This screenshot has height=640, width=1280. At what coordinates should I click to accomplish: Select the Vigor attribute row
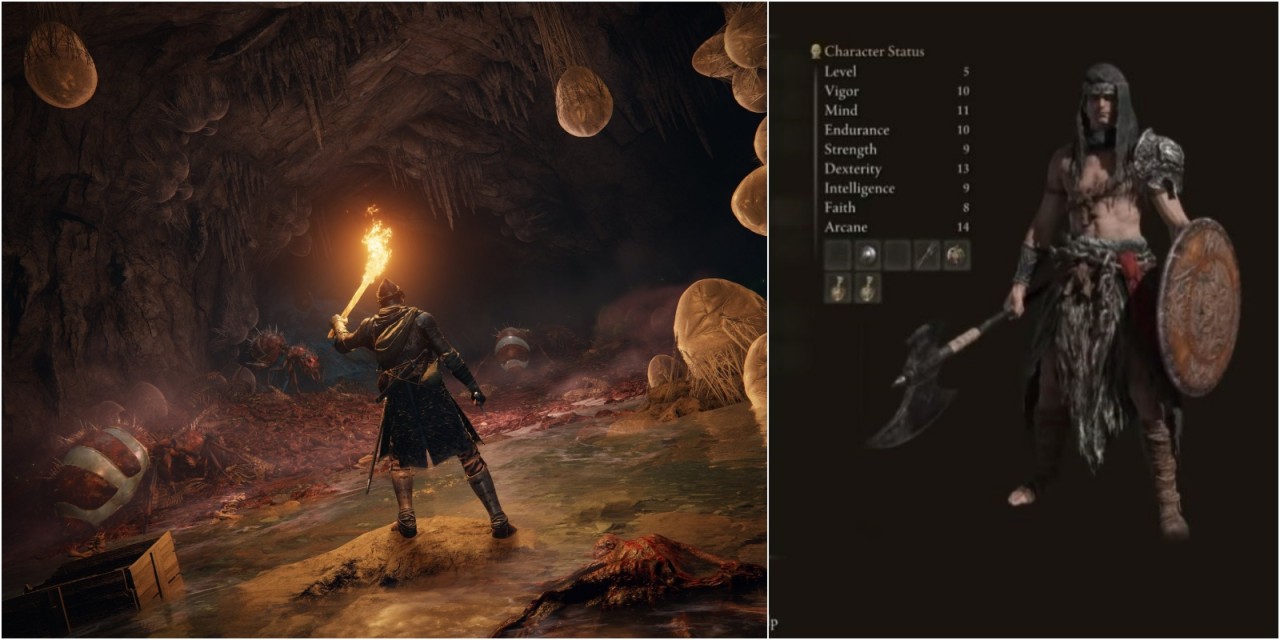896,91
